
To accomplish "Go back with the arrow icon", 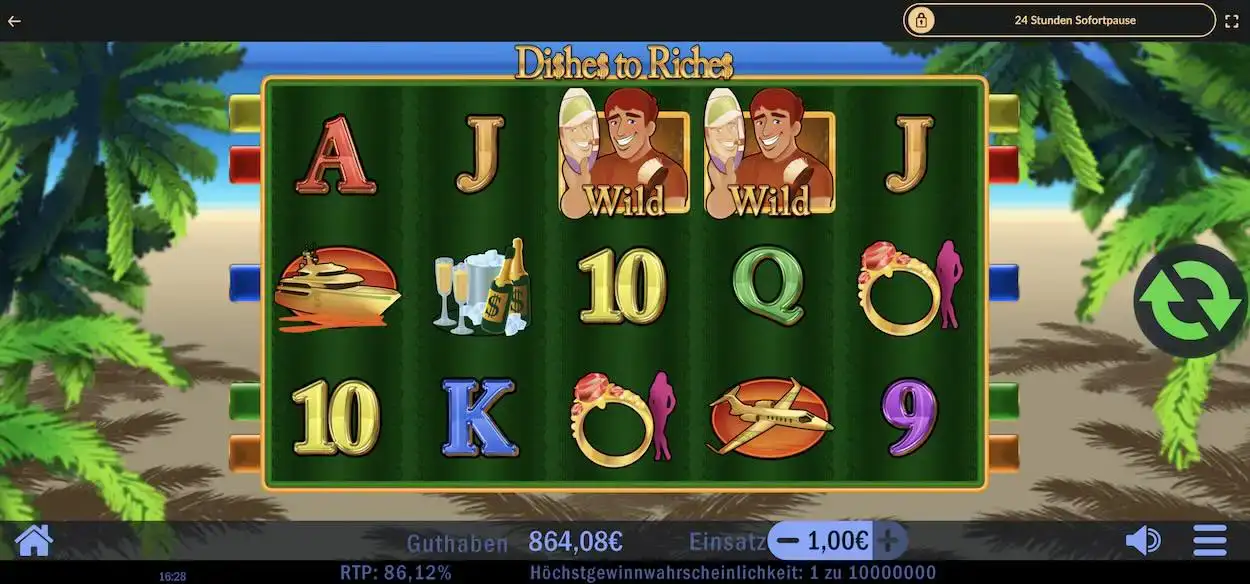I will tap(14, 20).
